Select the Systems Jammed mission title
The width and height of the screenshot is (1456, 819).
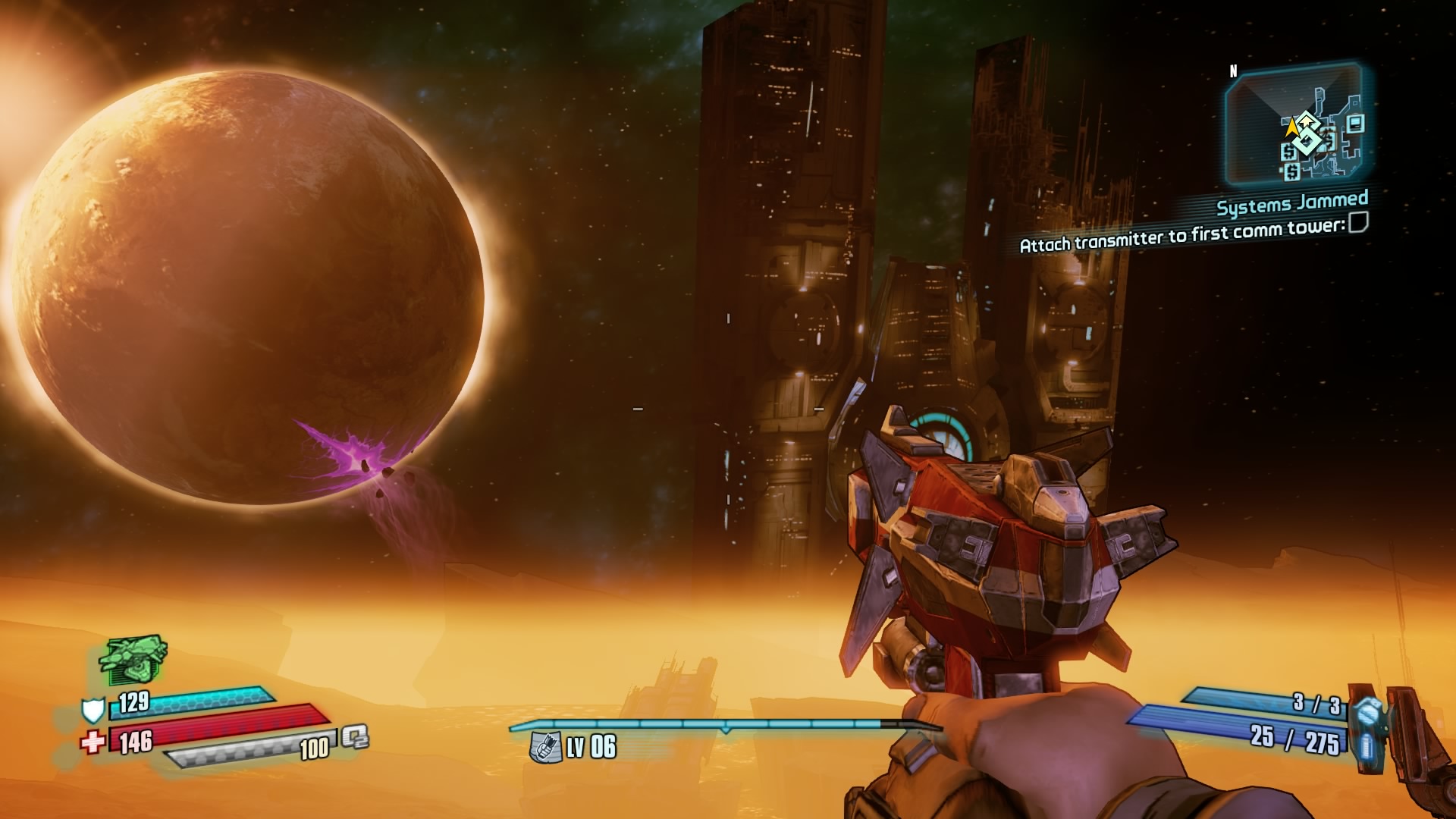[x=1292, y=203]
